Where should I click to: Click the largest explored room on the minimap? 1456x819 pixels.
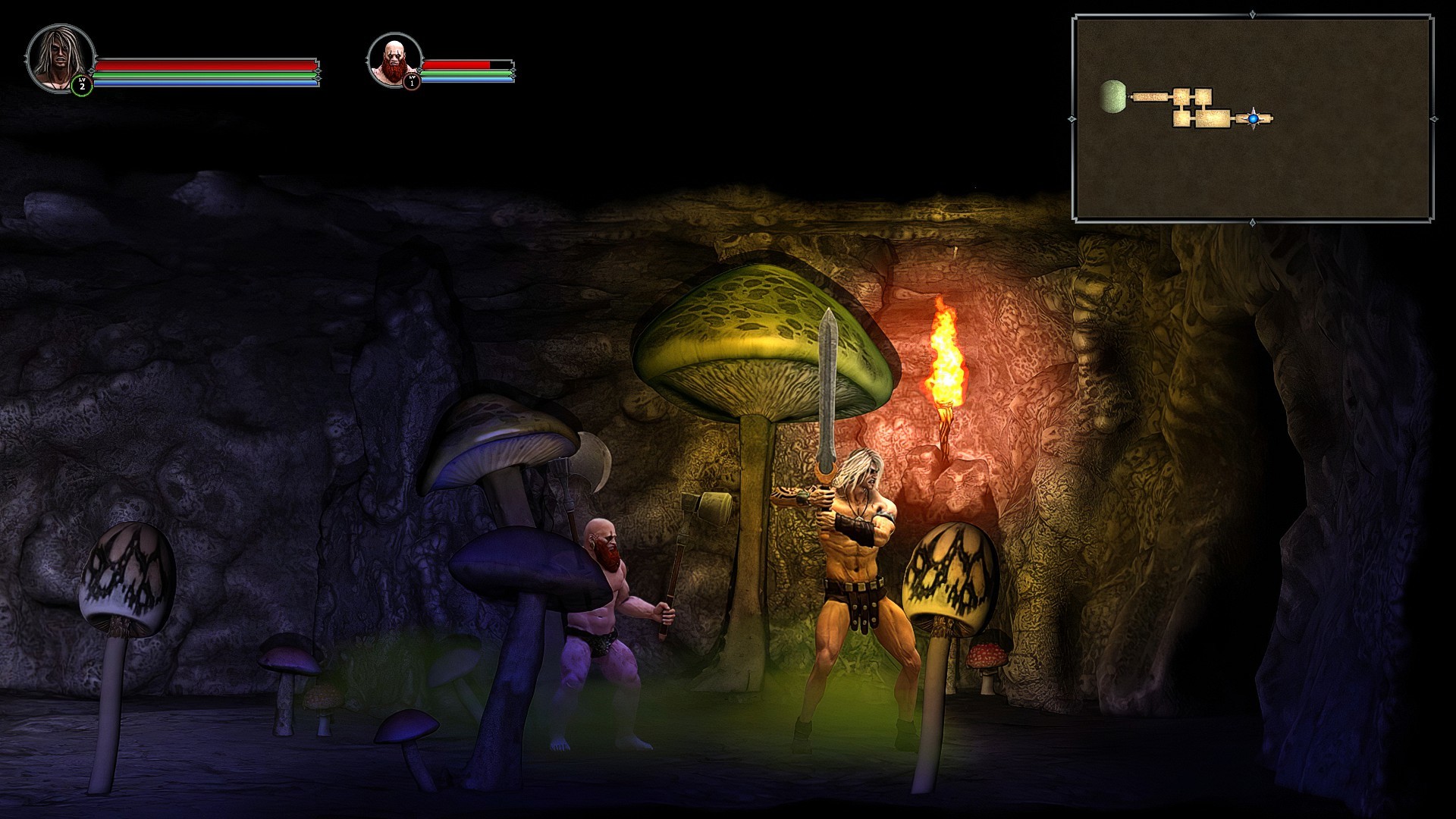pos(1213,118)
